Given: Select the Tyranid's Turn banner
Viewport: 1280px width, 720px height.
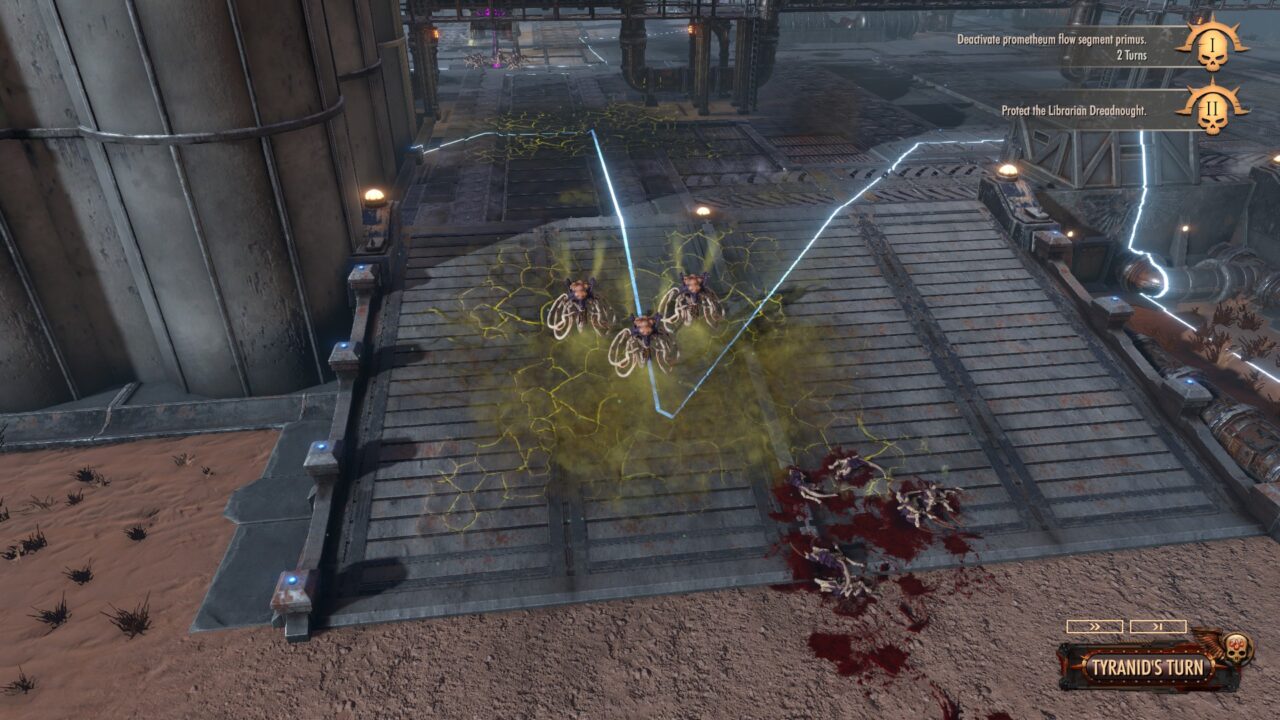Looking at the screenshot, I should coord(1146,667).
